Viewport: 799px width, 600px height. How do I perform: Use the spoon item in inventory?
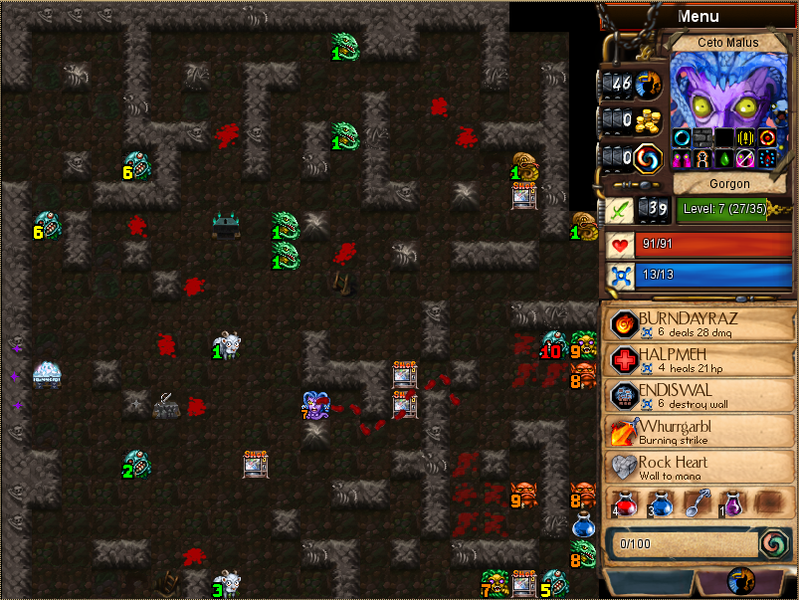point(695,502)
